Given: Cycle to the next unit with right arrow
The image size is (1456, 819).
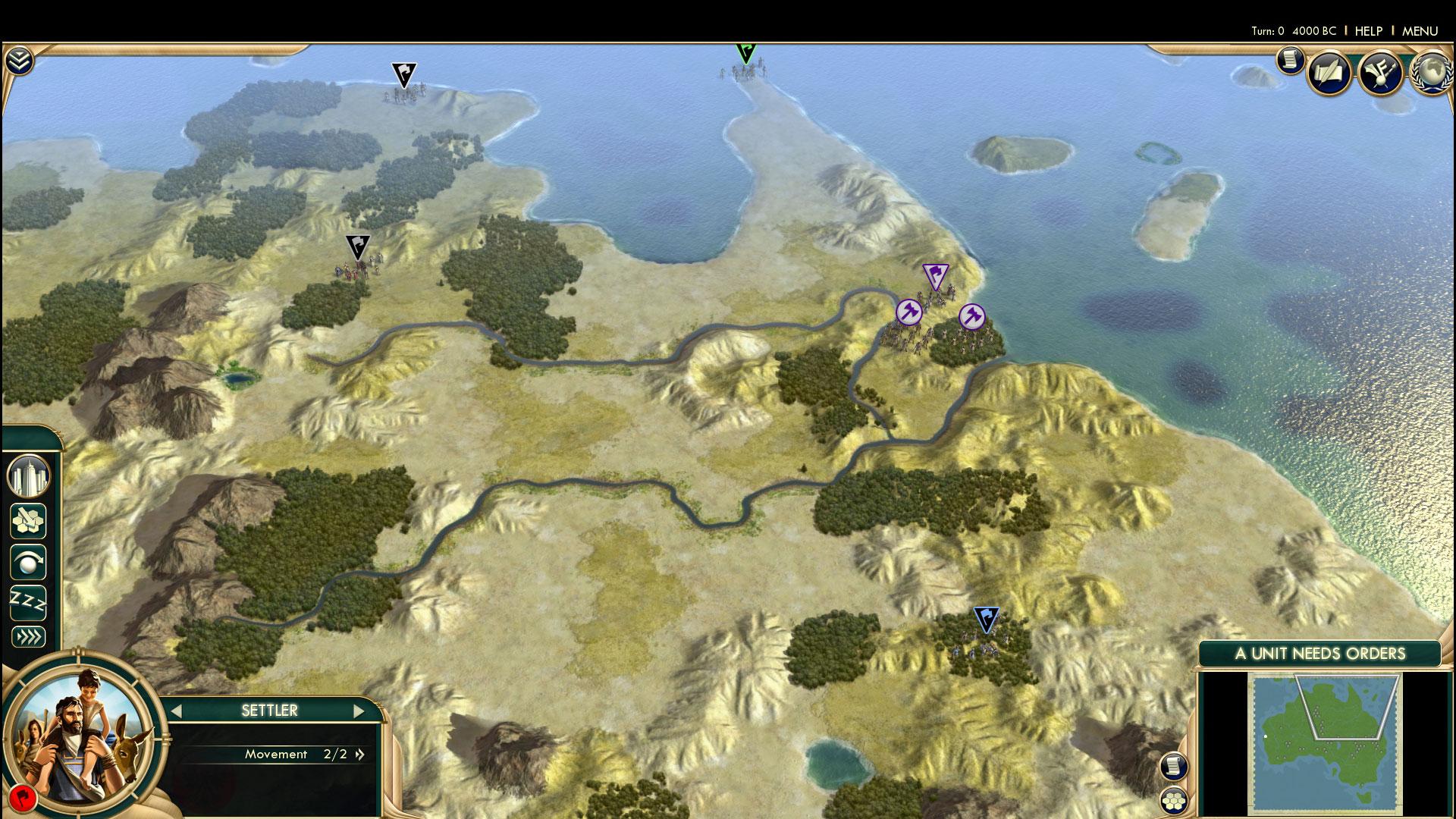Looking at the screenshot, I should coord(359,711).
